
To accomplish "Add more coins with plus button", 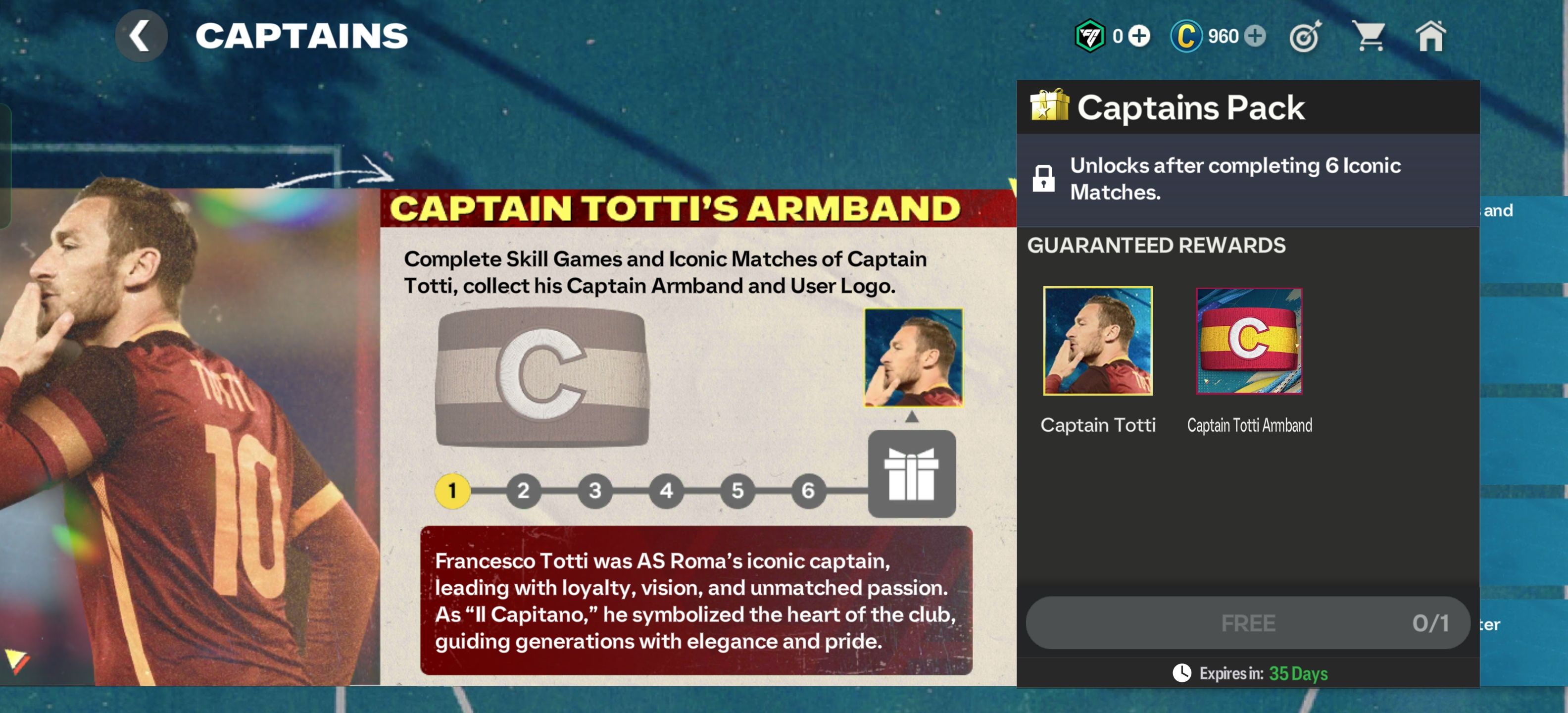I will pos(1255,36).
